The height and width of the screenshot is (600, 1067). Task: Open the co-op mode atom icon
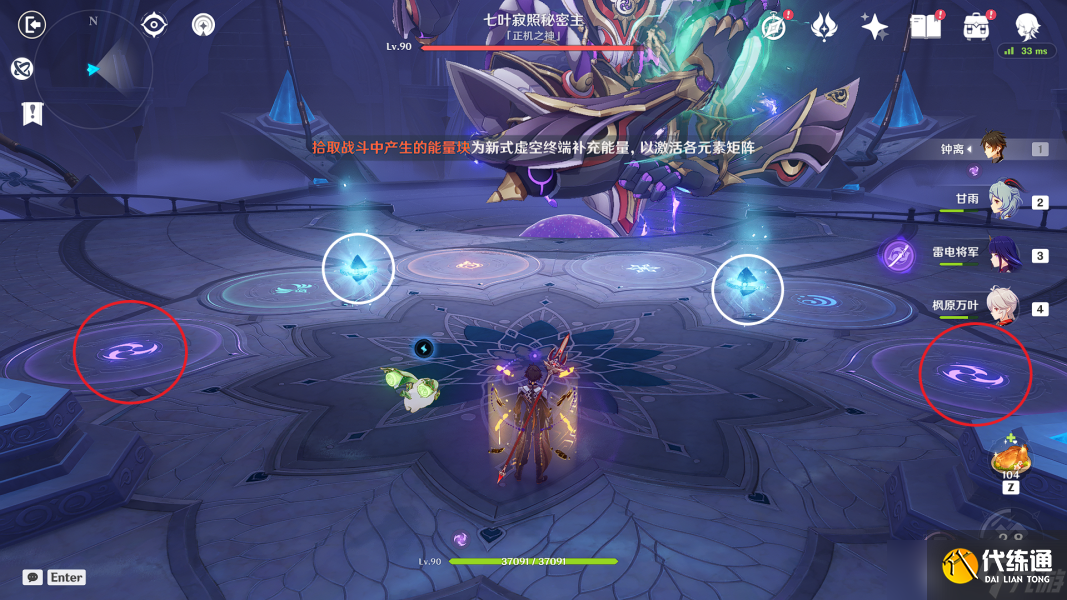coord(23,68)
